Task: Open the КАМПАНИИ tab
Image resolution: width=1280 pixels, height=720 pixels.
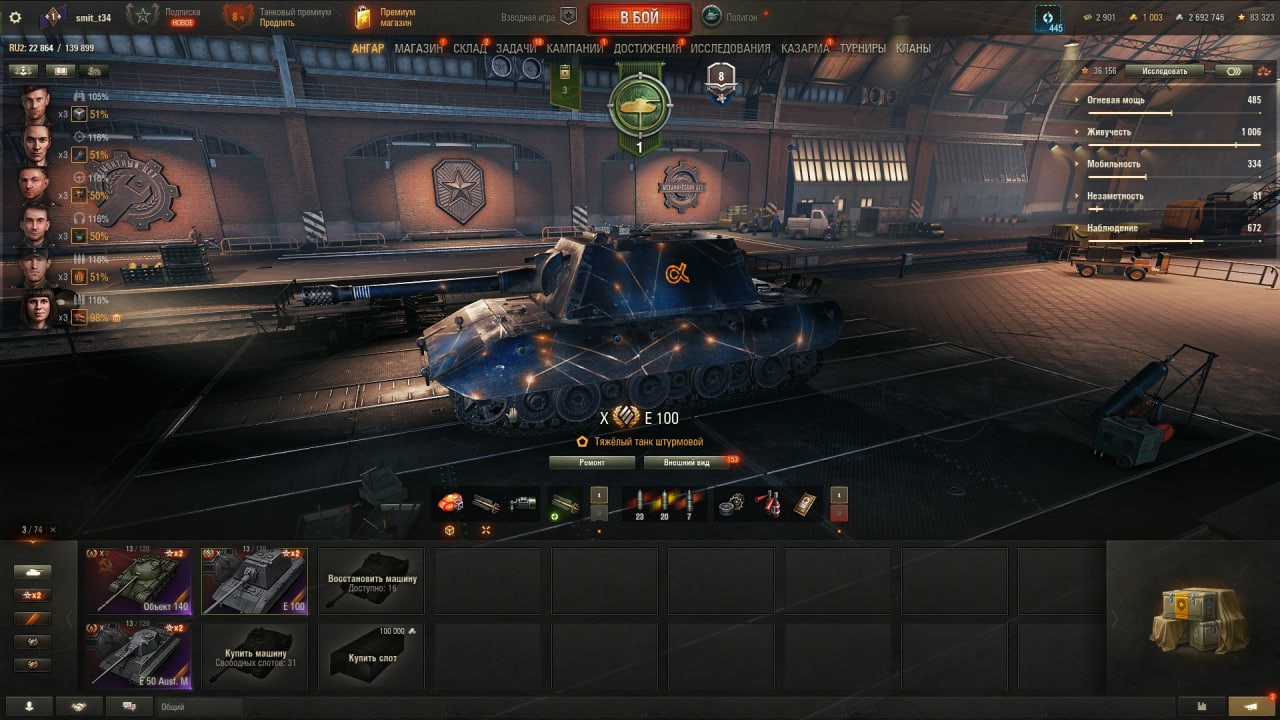Action: [574, 48]
